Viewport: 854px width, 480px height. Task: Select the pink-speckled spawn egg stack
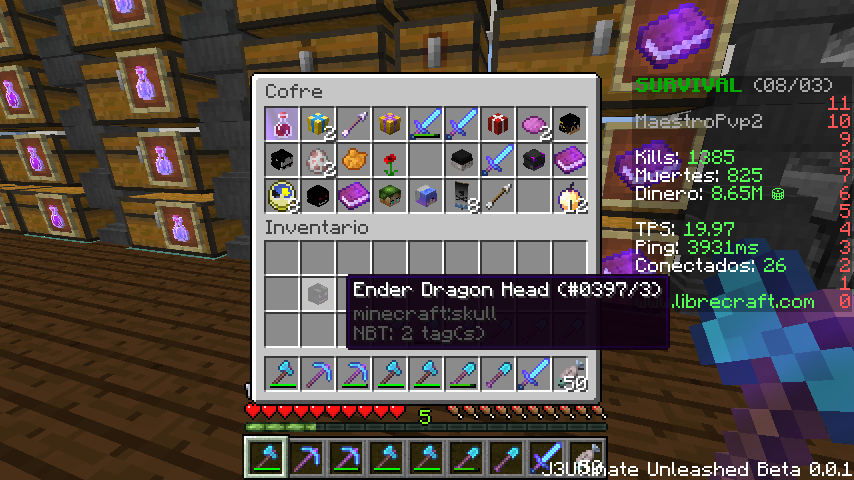(319, 160)
